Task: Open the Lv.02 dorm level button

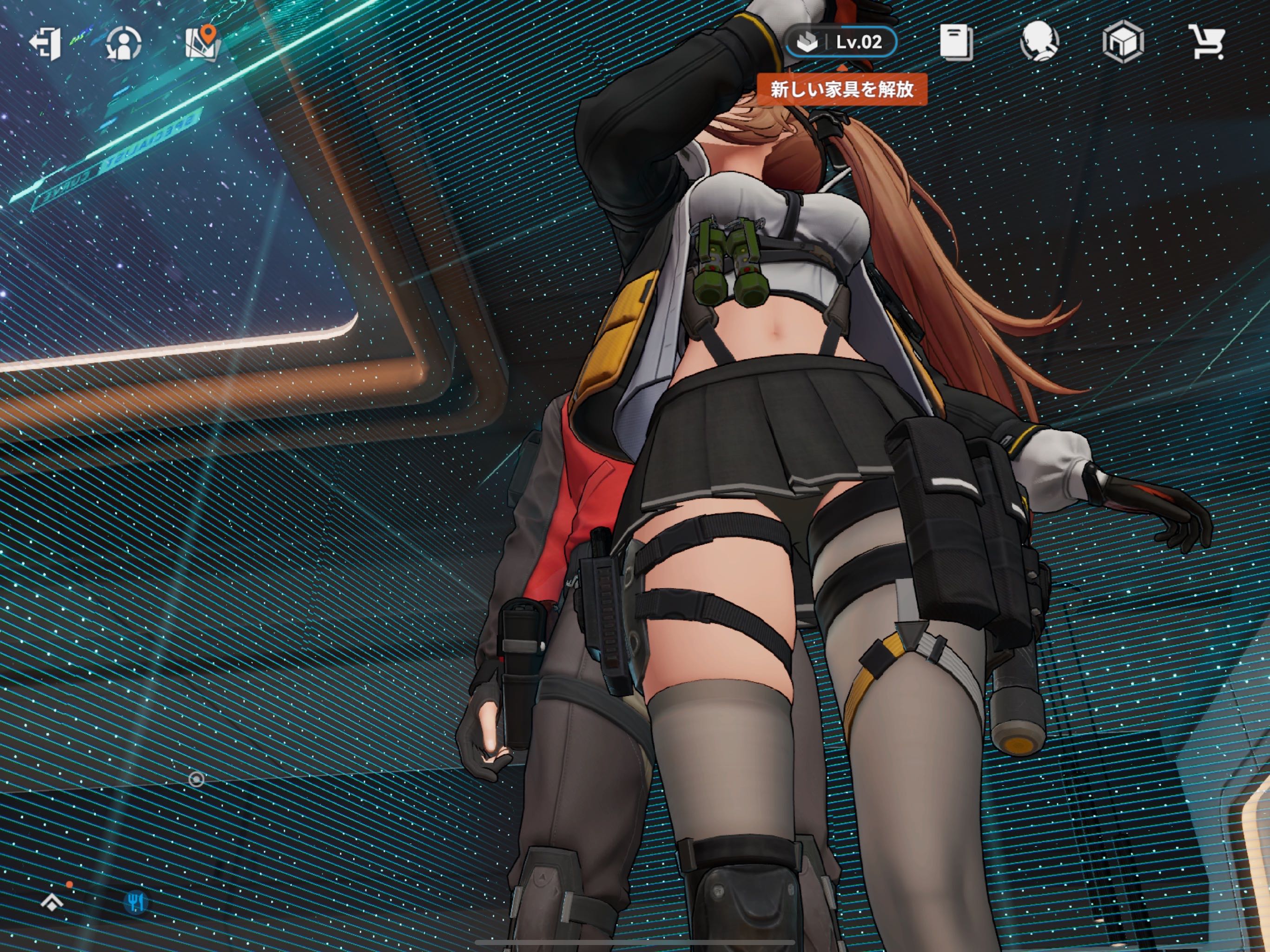Action: 842,42
